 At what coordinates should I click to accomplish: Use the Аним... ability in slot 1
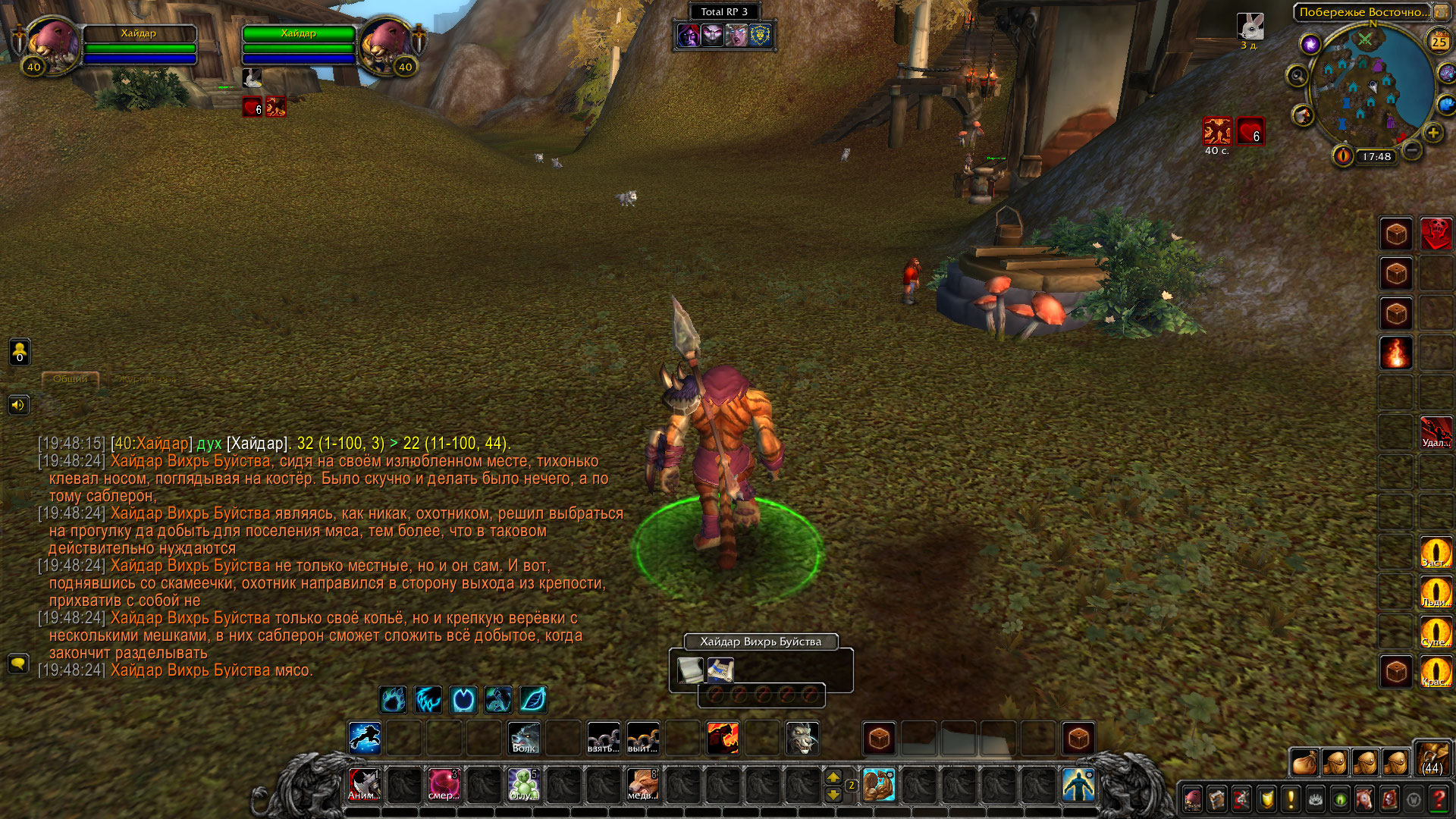pyautogui.click(x=364, y=785)
